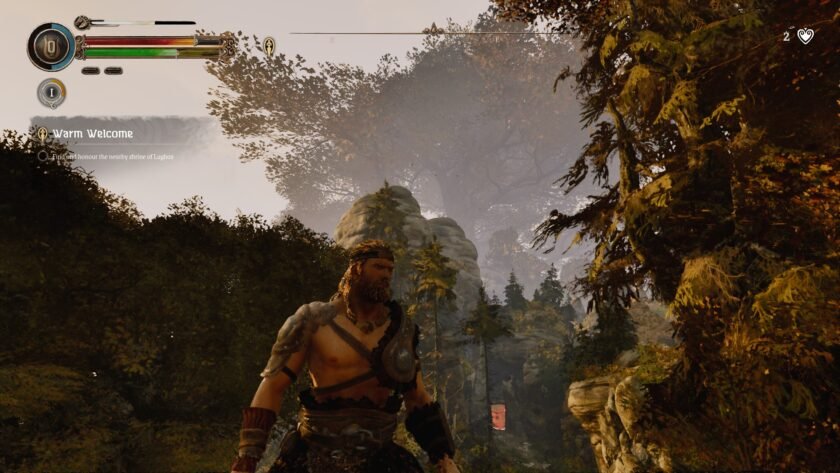Select the sword icon above the health bar

click(x=82, y=22)
